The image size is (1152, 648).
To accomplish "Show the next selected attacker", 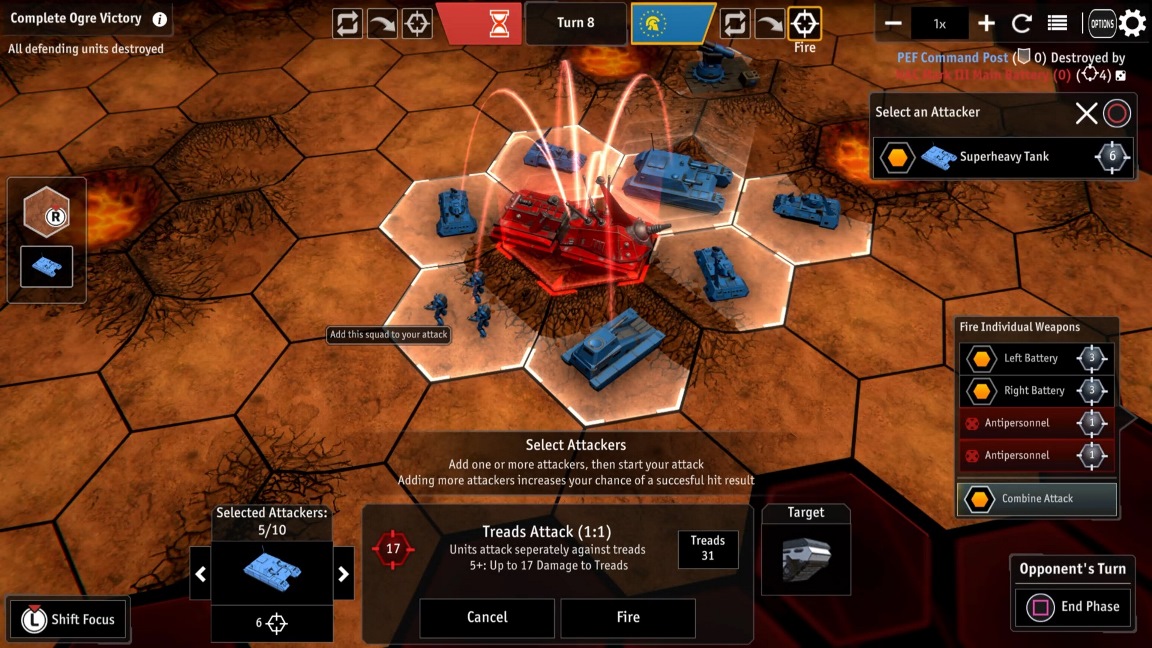I will coord(343,574).
